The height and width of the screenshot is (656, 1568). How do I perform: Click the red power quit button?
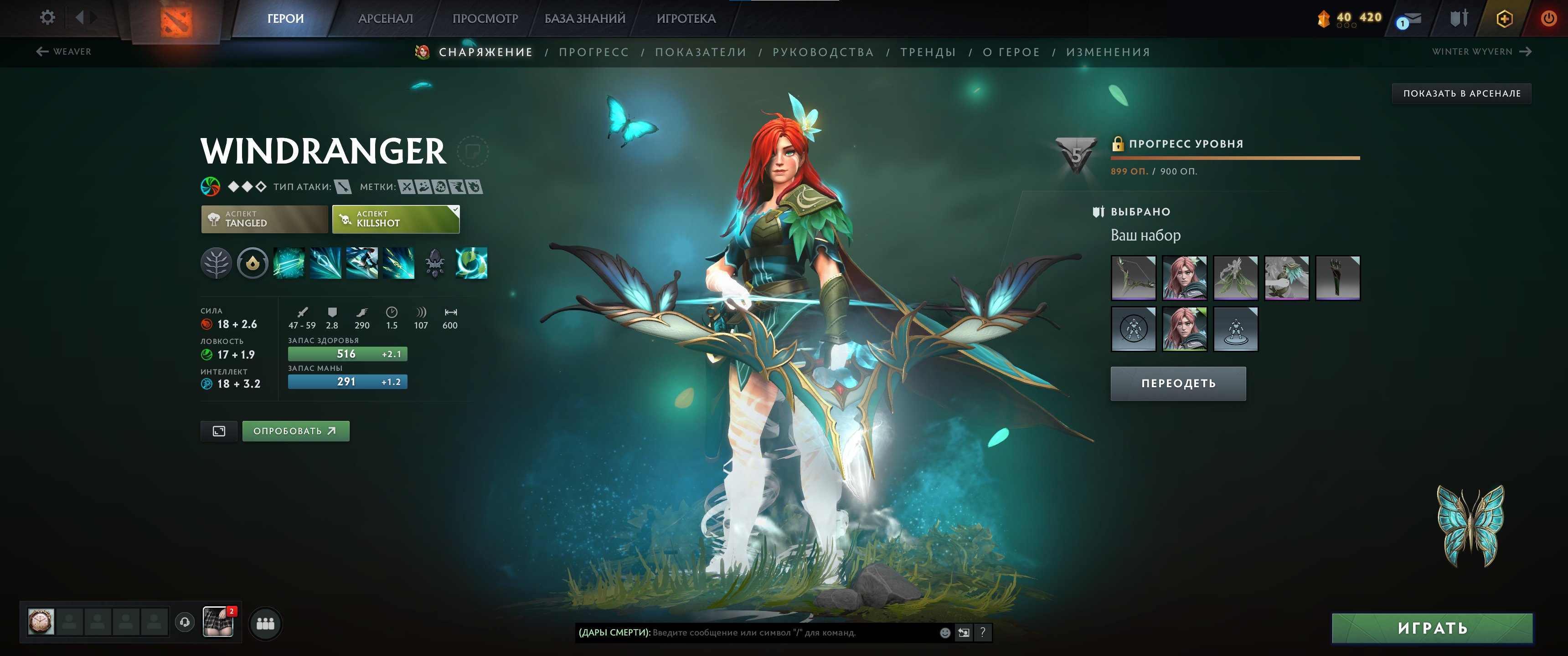click(1549, 18)
